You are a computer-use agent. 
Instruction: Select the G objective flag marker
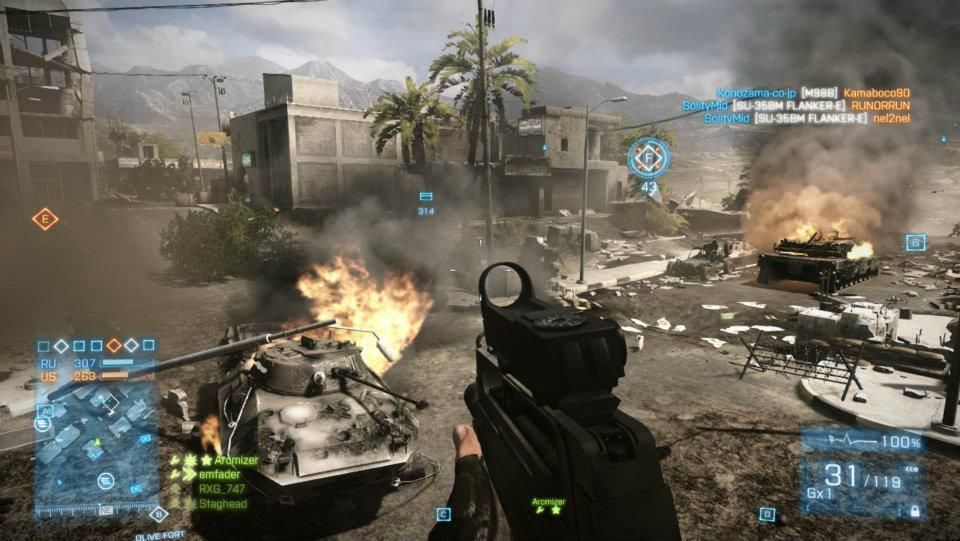click(914, 242)
